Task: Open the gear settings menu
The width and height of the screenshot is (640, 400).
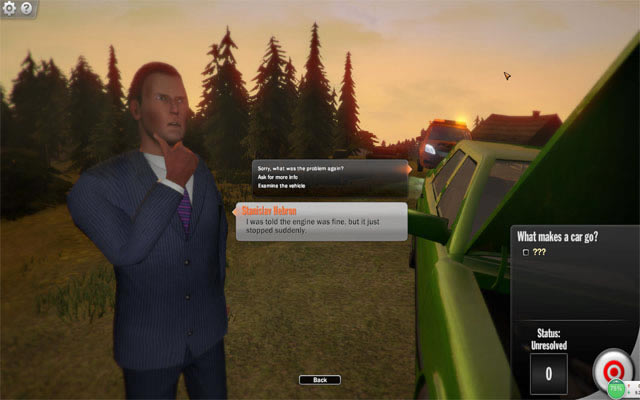Action: [9, 8]
